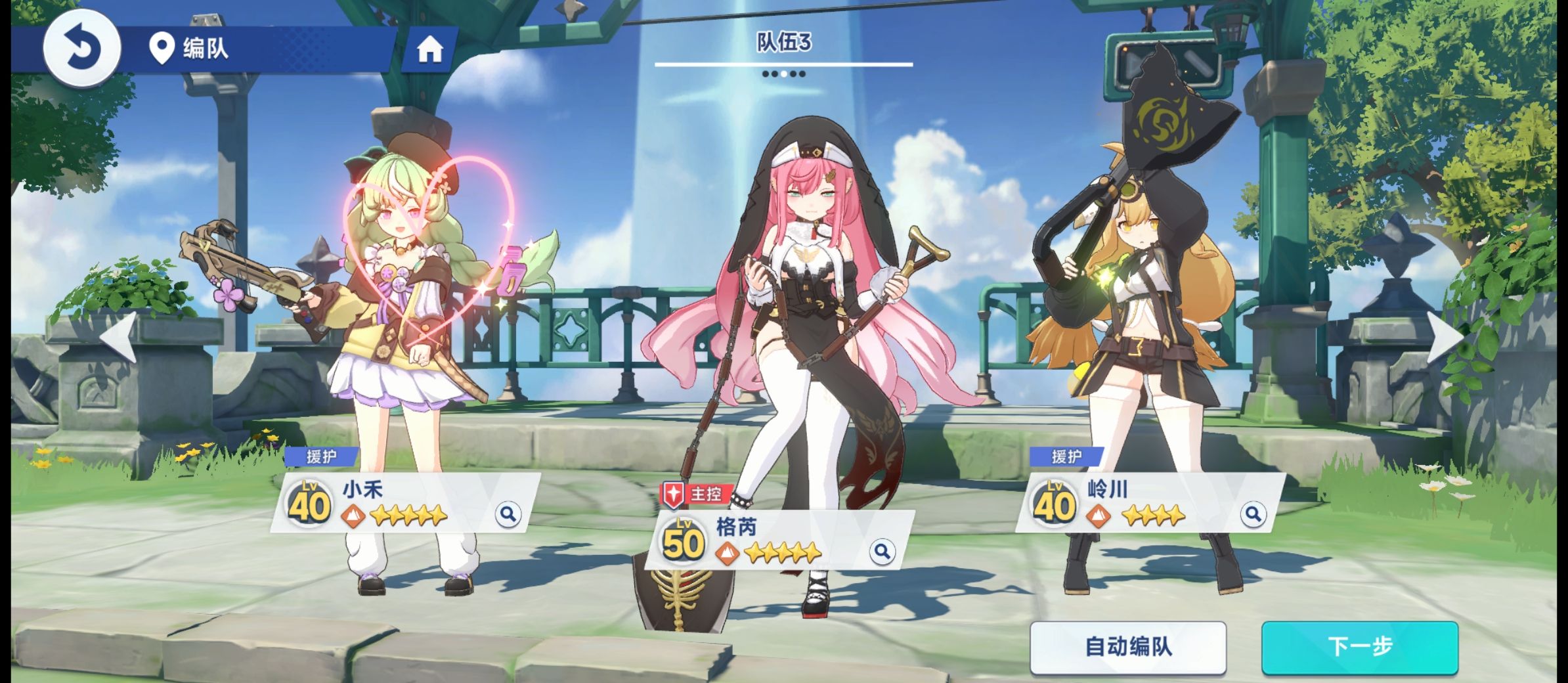Open the home screen via house icon
This screenshot has height=683, width=1568.
point(429,49)
